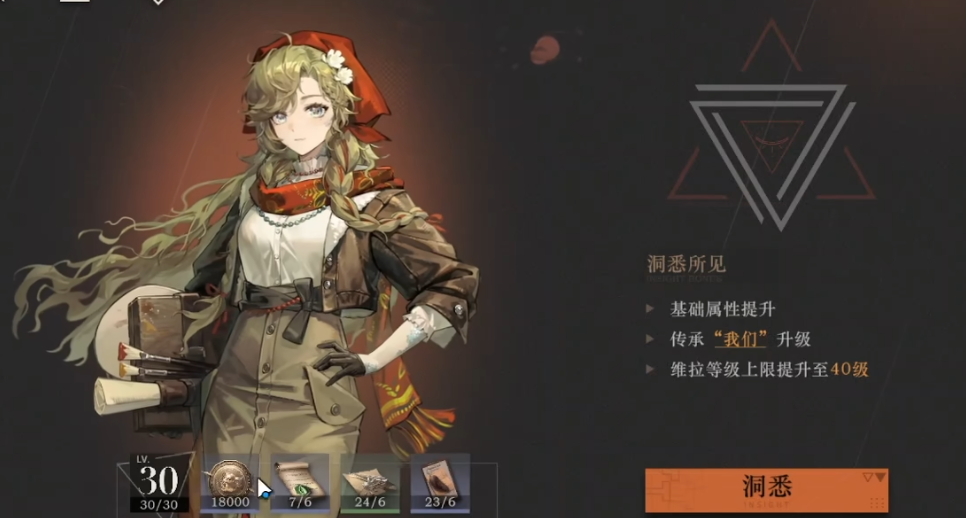Inspect the green-sealed scroll material slot

(x=300, y=485)
